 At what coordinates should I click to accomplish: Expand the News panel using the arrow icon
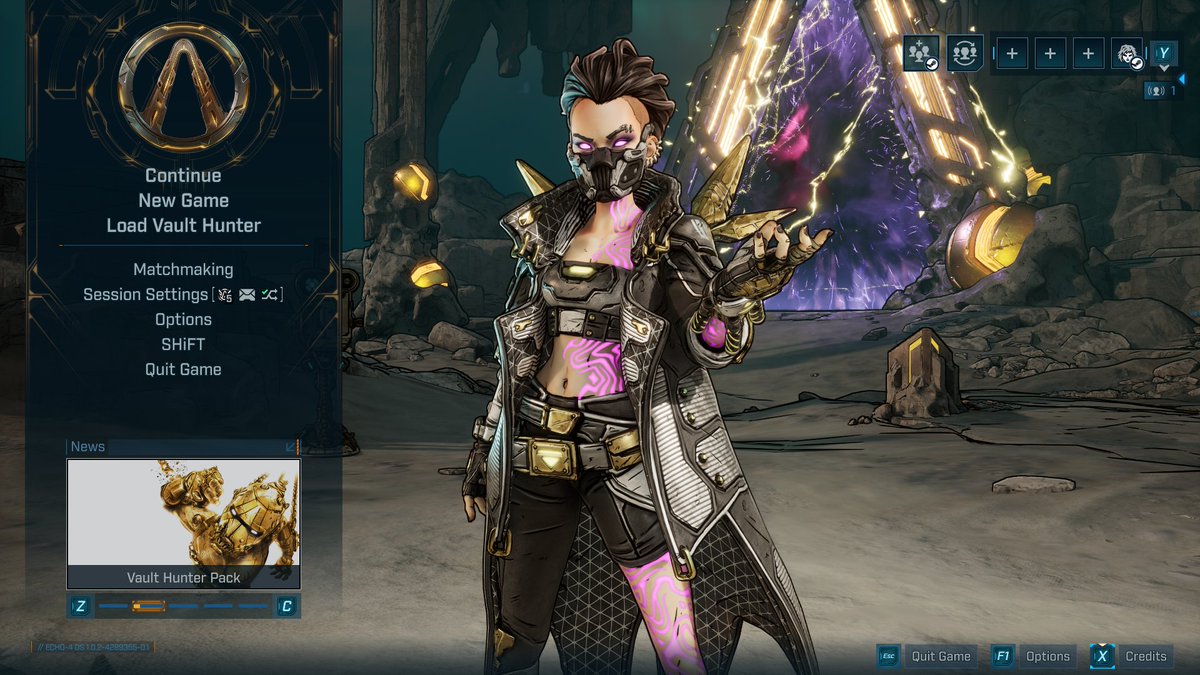click(291, 447)
